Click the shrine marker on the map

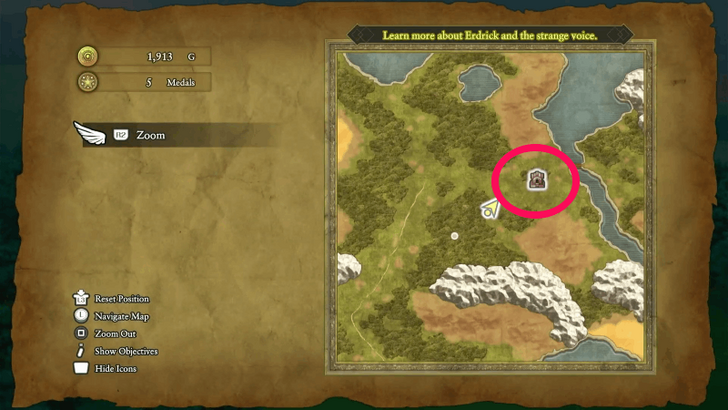click(537, 180)
